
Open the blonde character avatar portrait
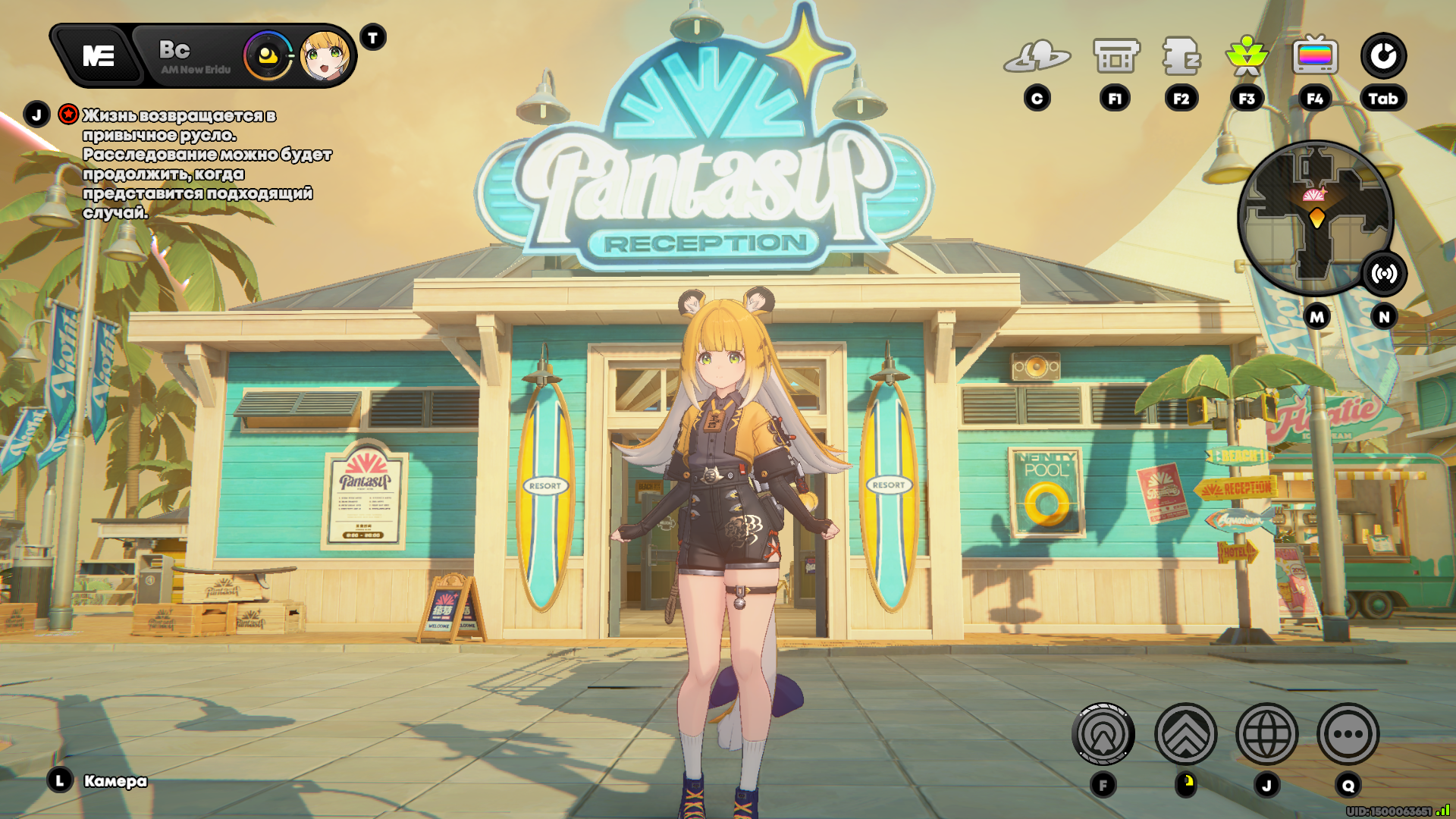(325, 56)
